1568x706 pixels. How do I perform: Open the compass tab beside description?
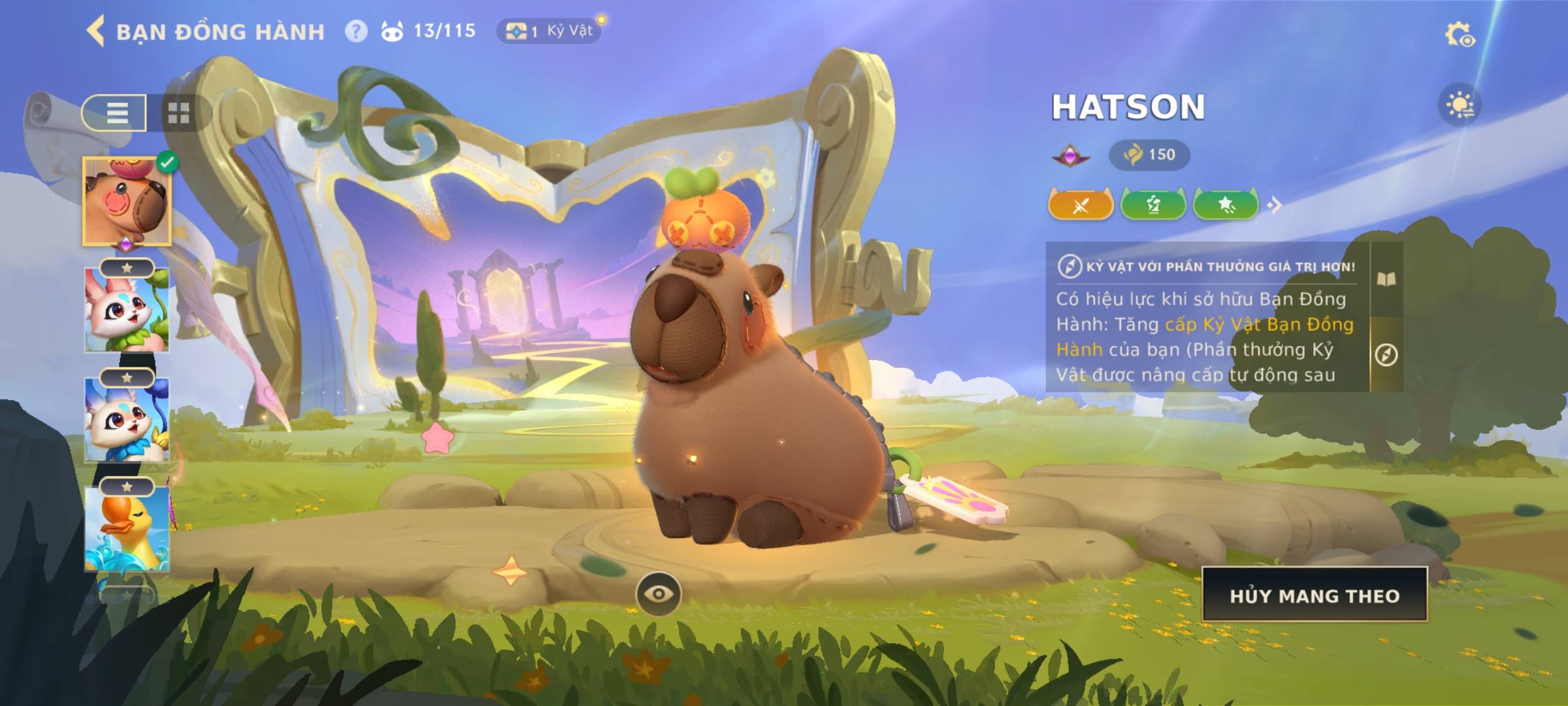click(x=1386, y=355)
